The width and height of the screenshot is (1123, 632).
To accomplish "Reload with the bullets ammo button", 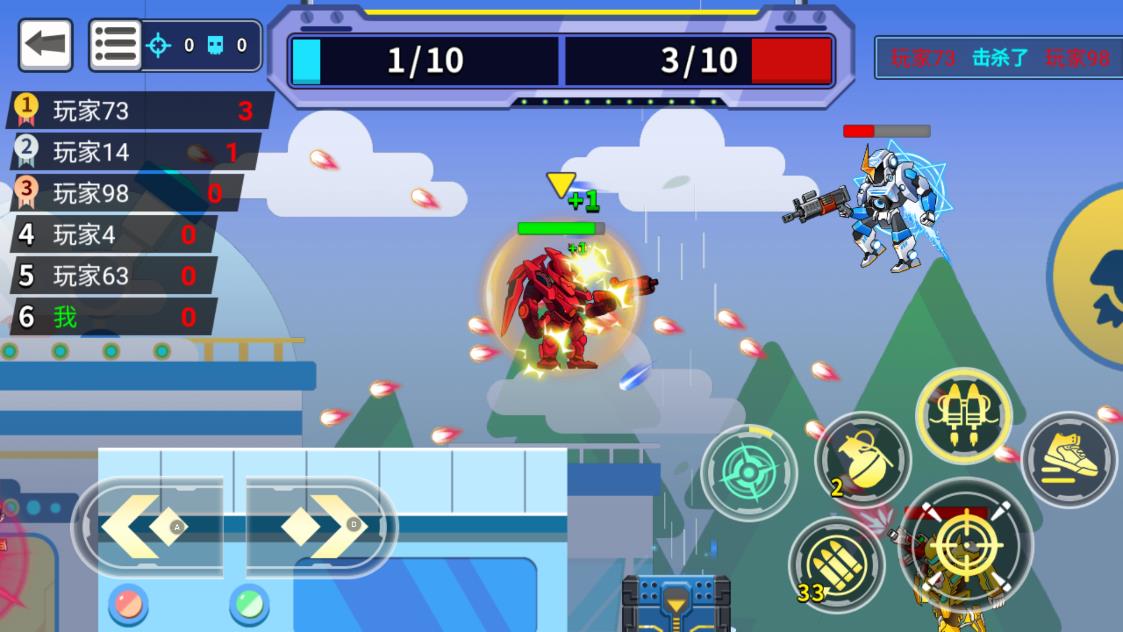I will 836,565.
